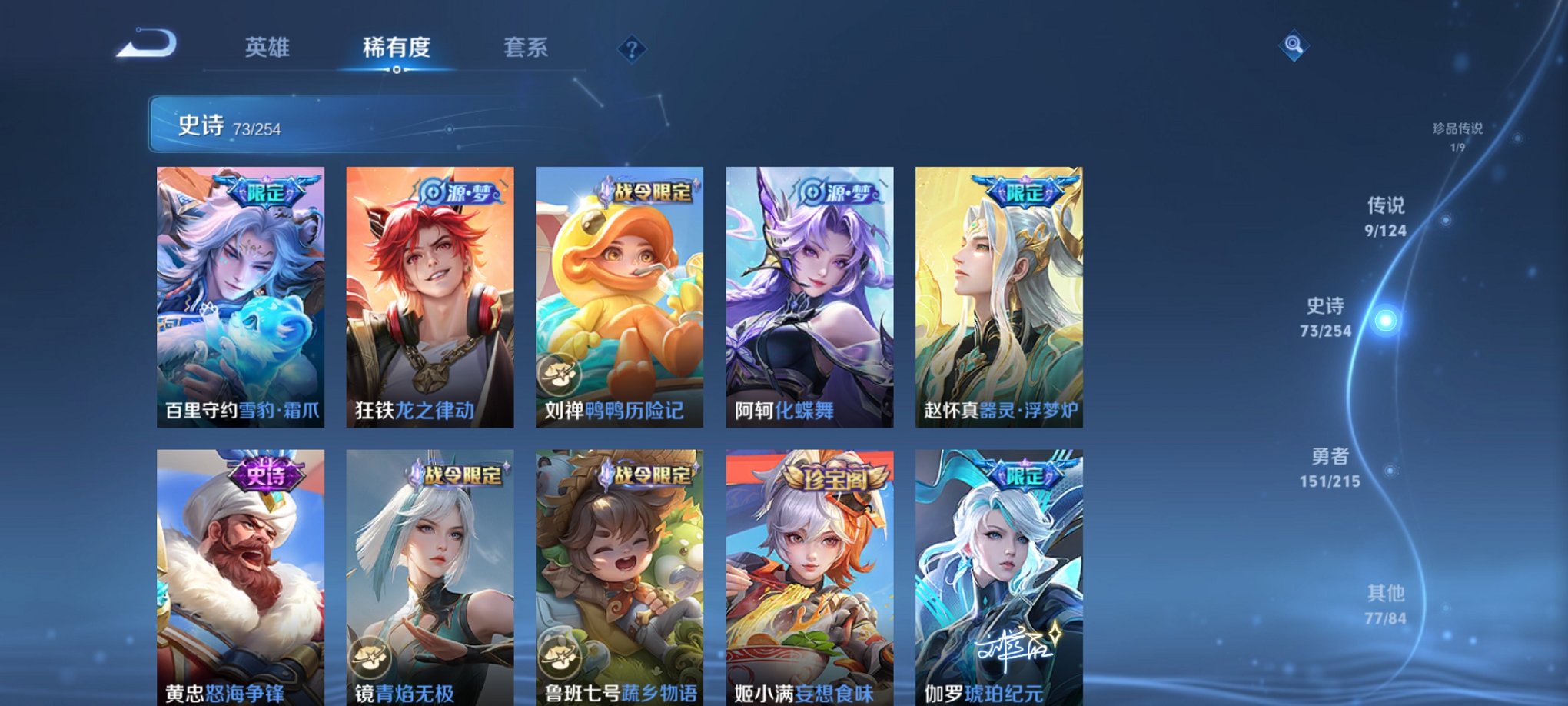The width and height of the screenshot is (1568, 706).
Task: Open the 黄忠怒海争锋 skin thumbnail
Action: [240, 569]
